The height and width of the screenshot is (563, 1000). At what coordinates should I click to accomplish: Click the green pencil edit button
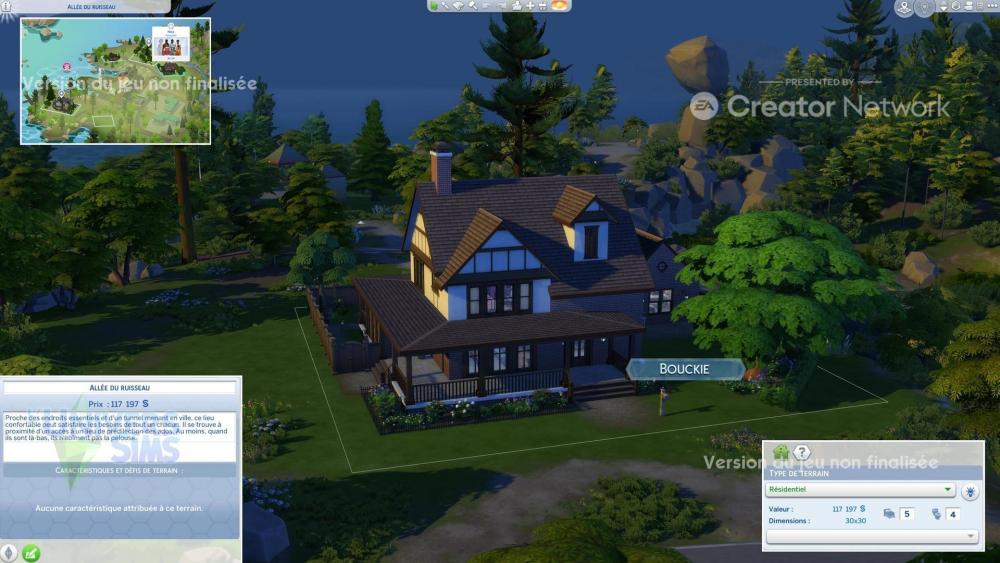tap(31, 552)
